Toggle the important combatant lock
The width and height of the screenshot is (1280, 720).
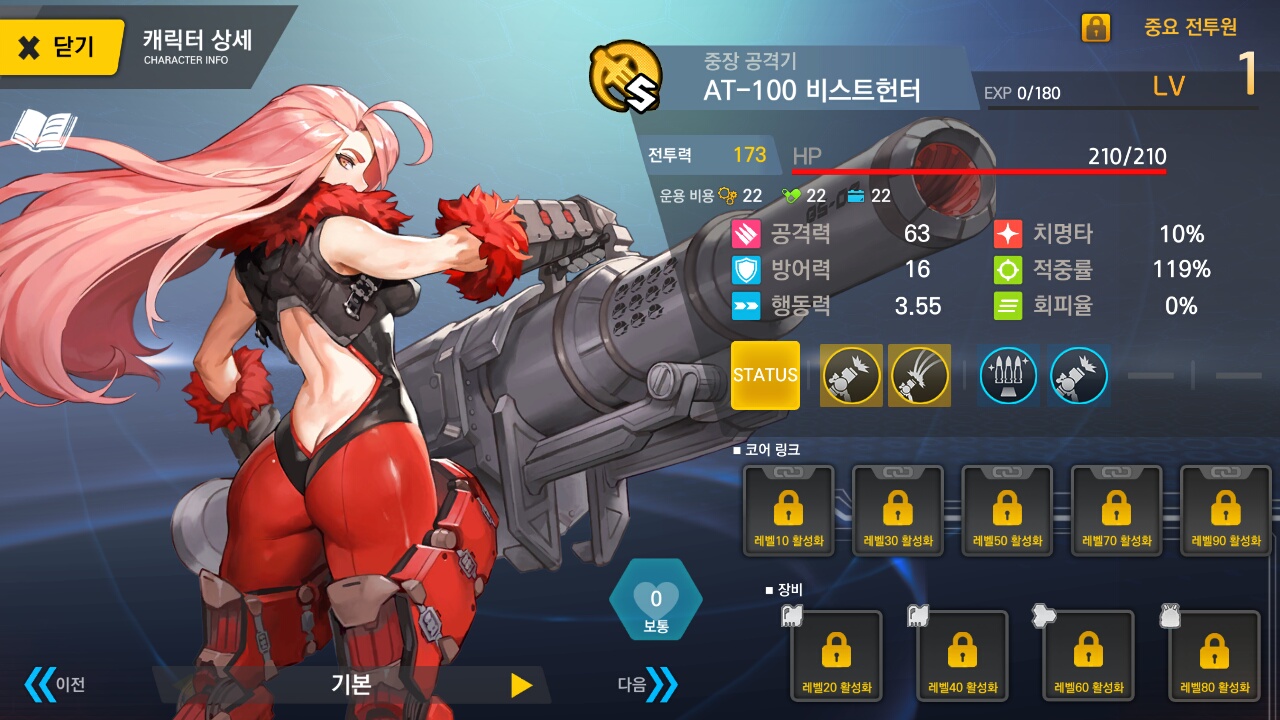pos(1095,28)
